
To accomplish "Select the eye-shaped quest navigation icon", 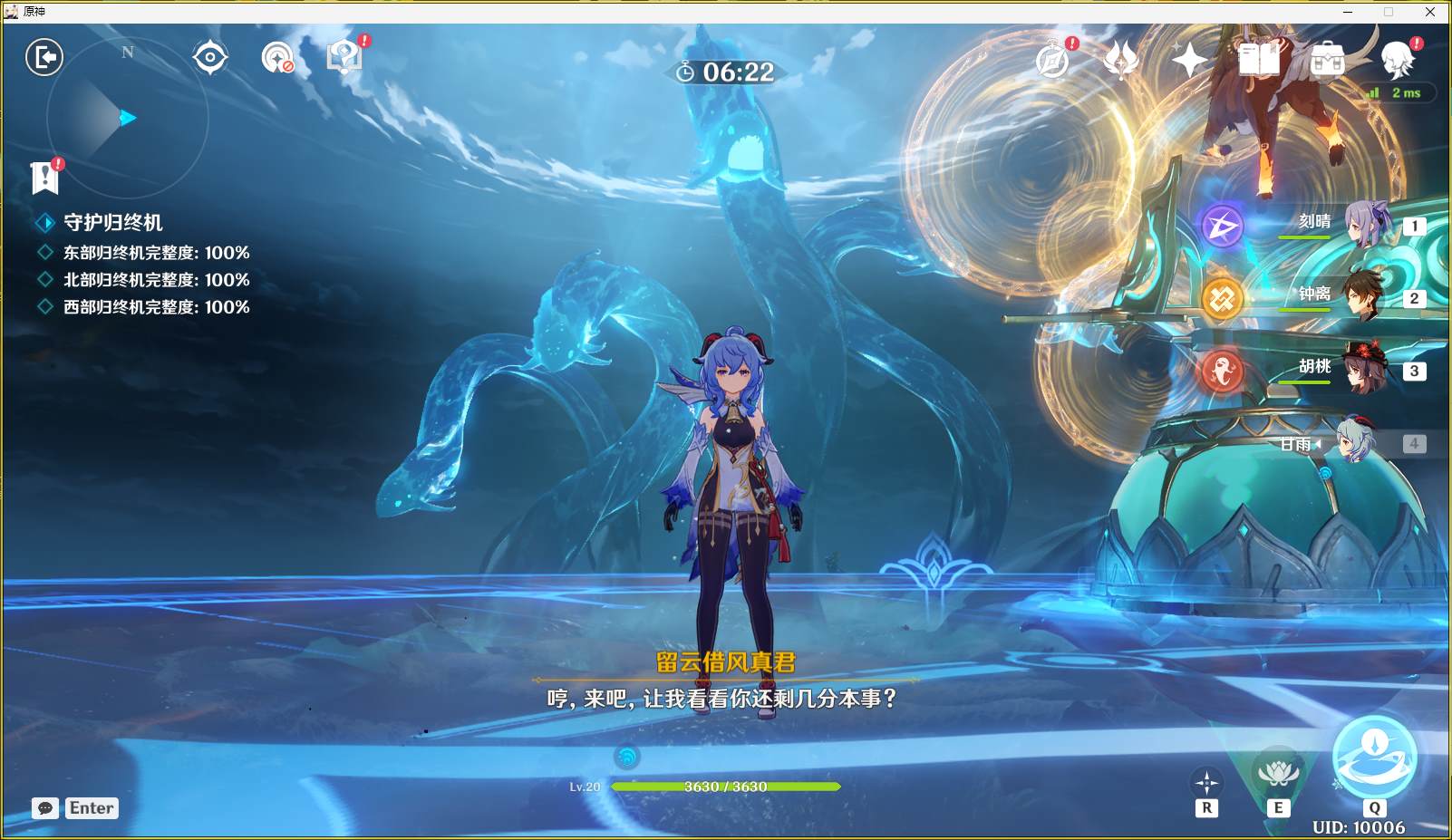I will click(x=210, y=56).
